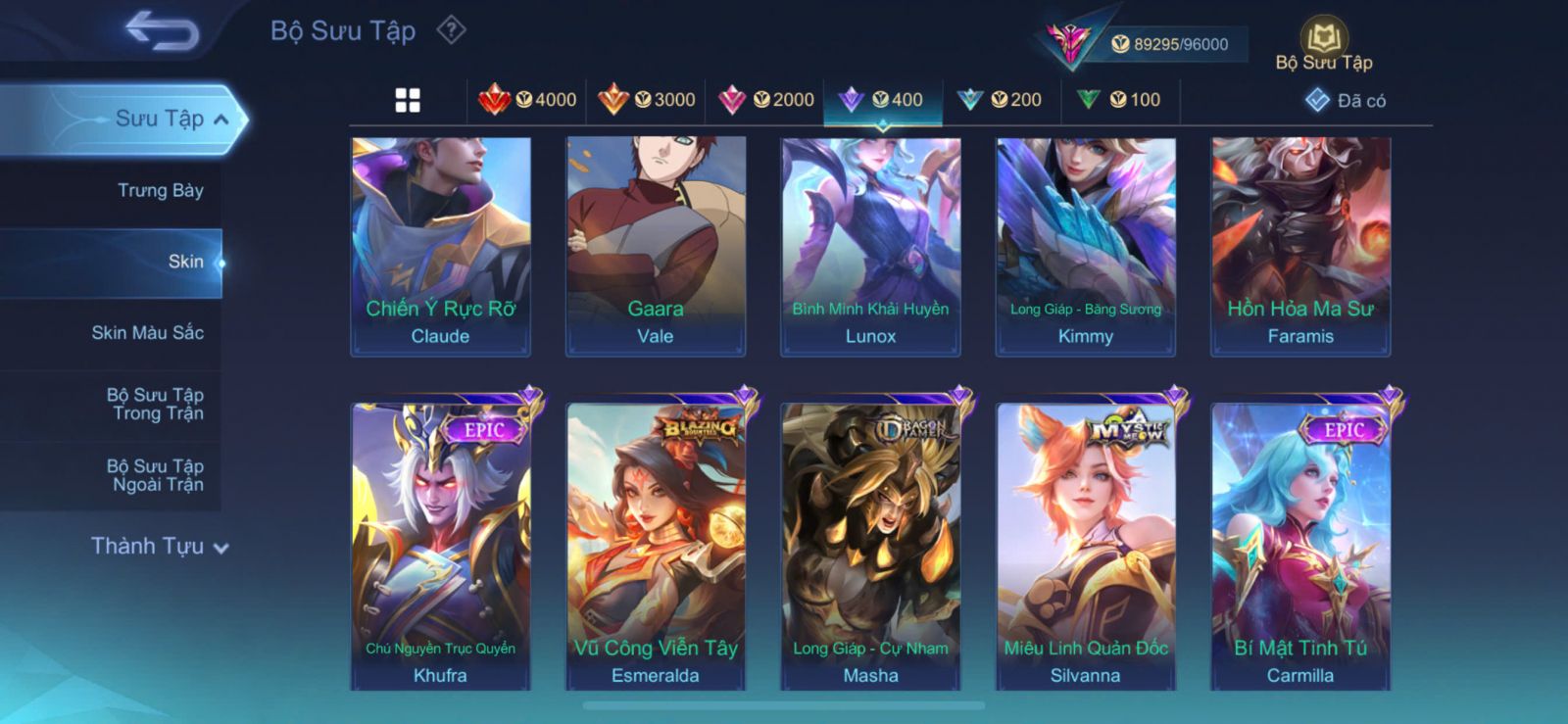Open Bộ Sưu Tập Ngoài Trận

(x=155, y=475)
